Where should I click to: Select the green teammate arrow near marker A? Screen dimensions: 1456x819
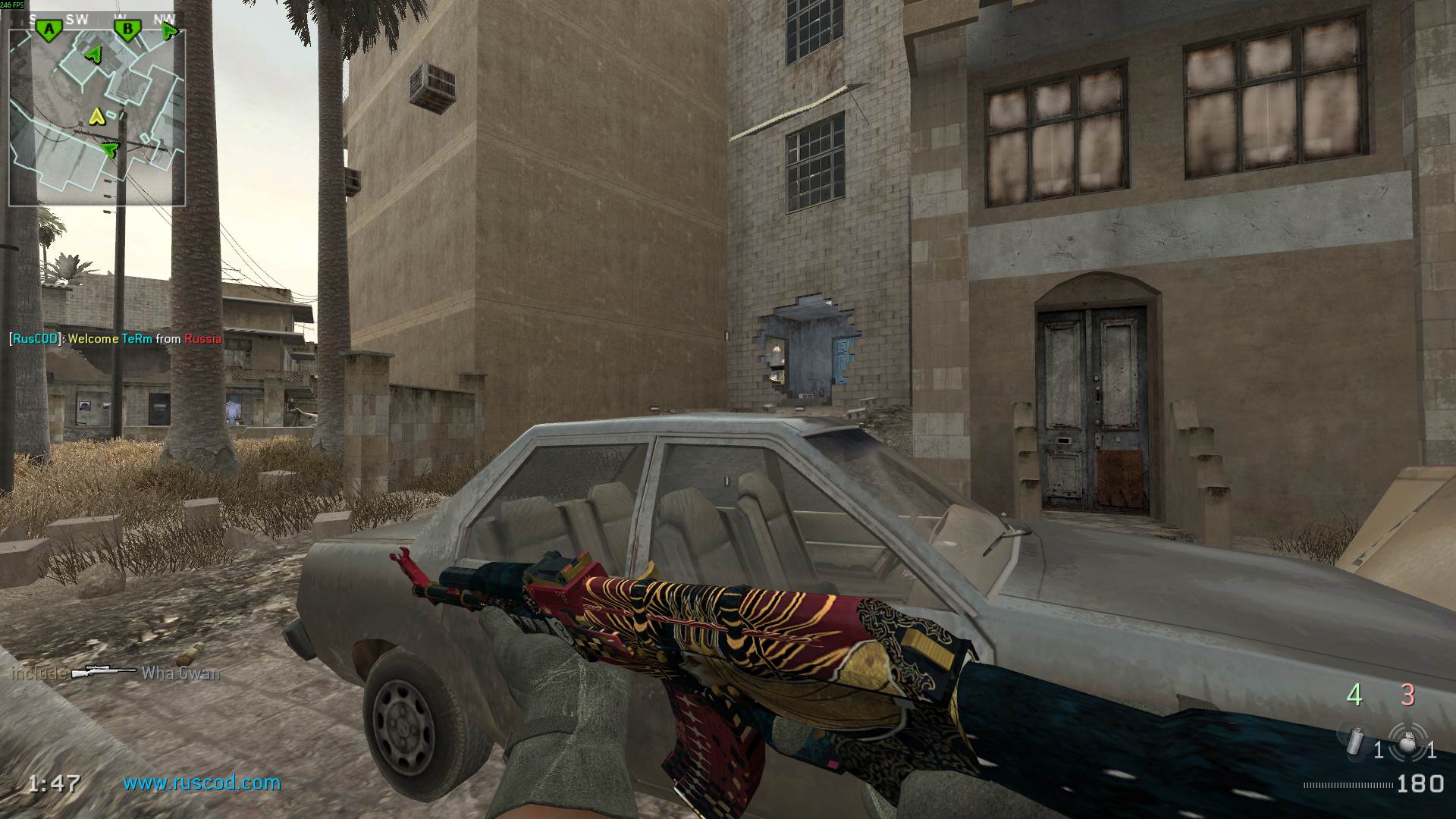tap(94, 54)
